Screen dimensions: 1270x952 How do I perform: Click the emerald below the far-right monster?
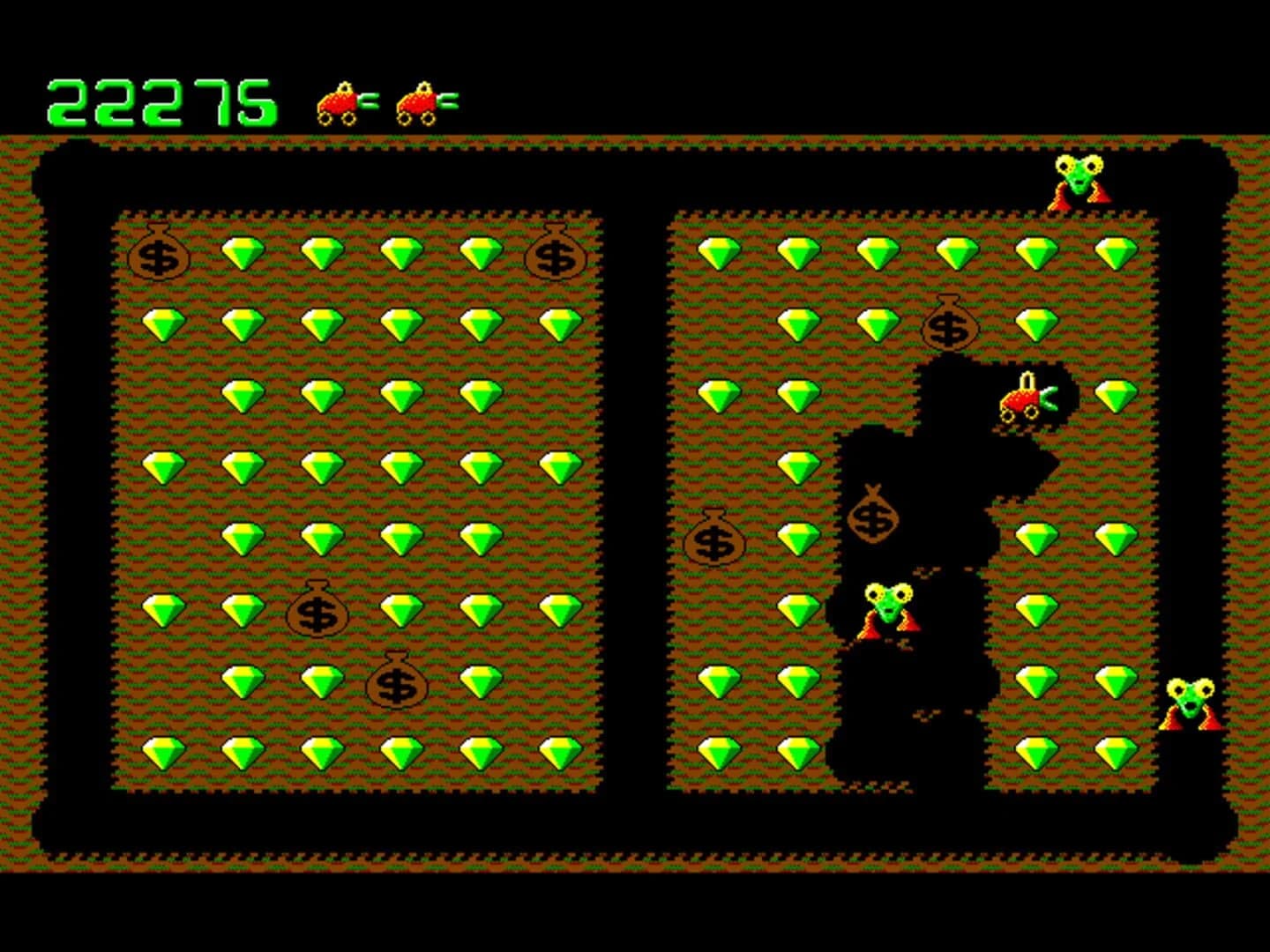coord(1117,755)
